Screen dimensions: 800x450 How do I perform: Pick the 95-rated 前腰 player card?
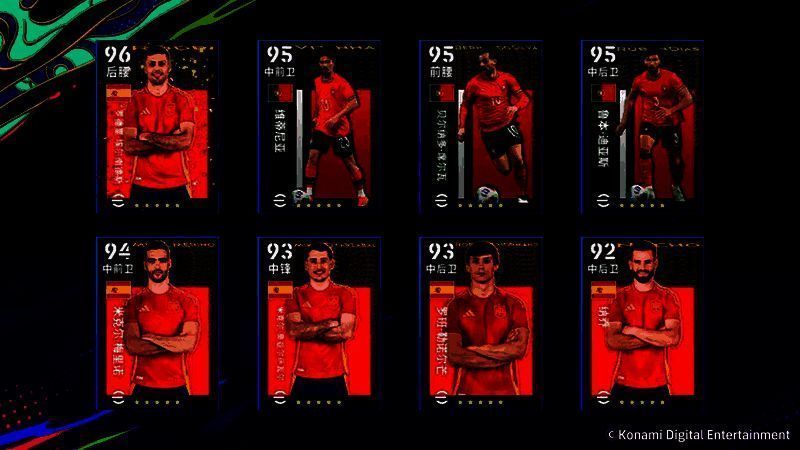tap(480, 125)
